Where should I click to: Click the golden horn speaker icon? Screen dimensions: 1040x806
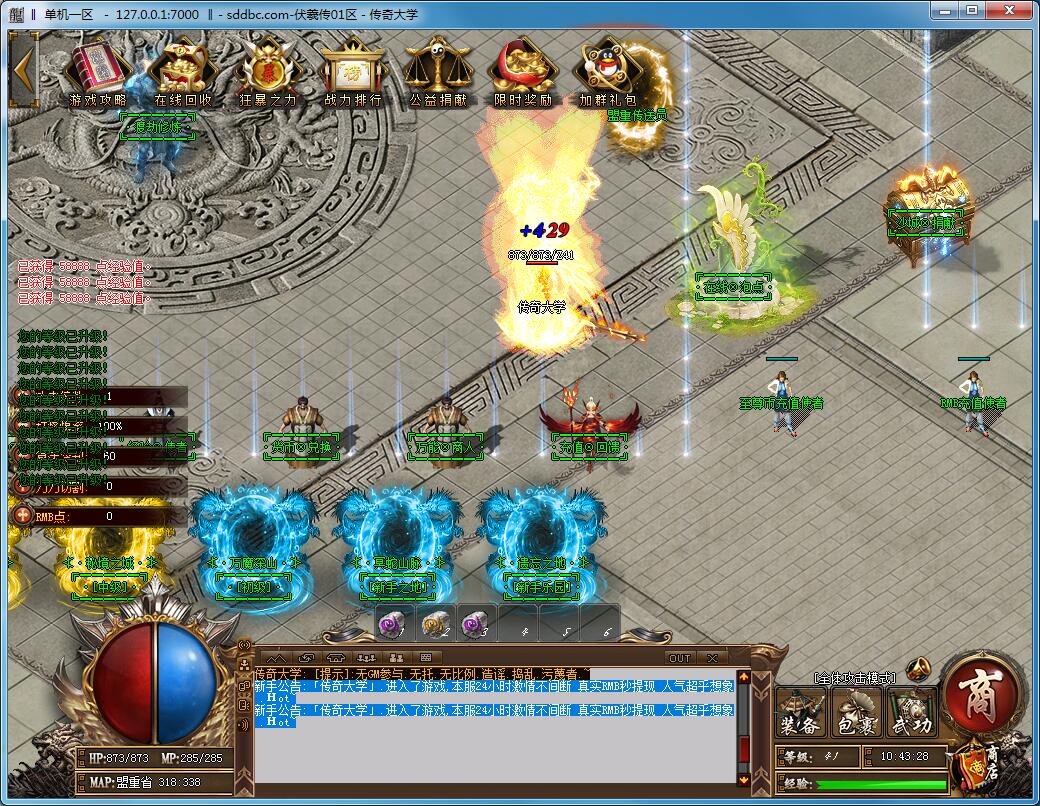click(917, 669)
